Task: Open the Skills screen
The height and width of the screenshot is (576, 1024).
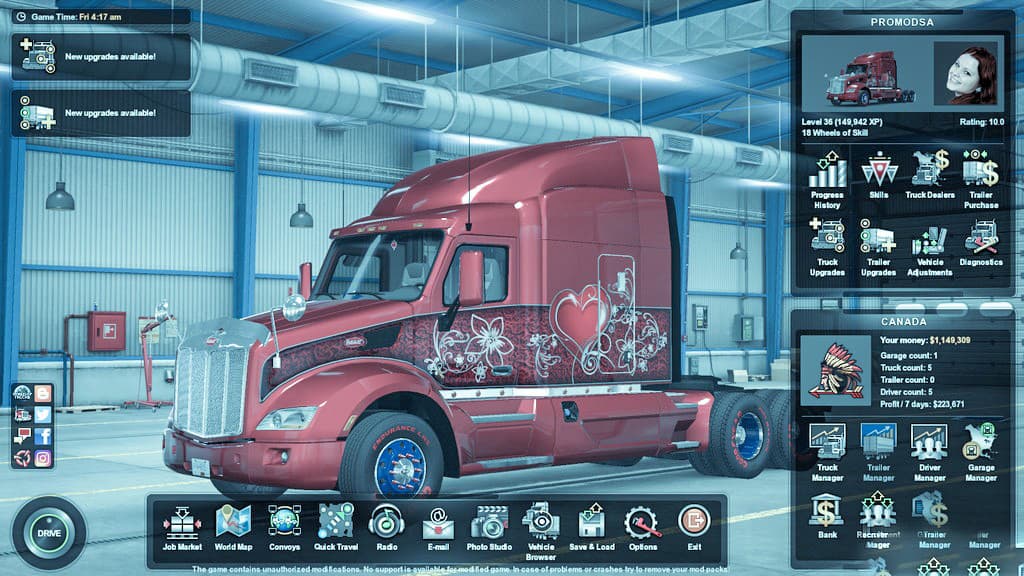Action: coord(879,176)
